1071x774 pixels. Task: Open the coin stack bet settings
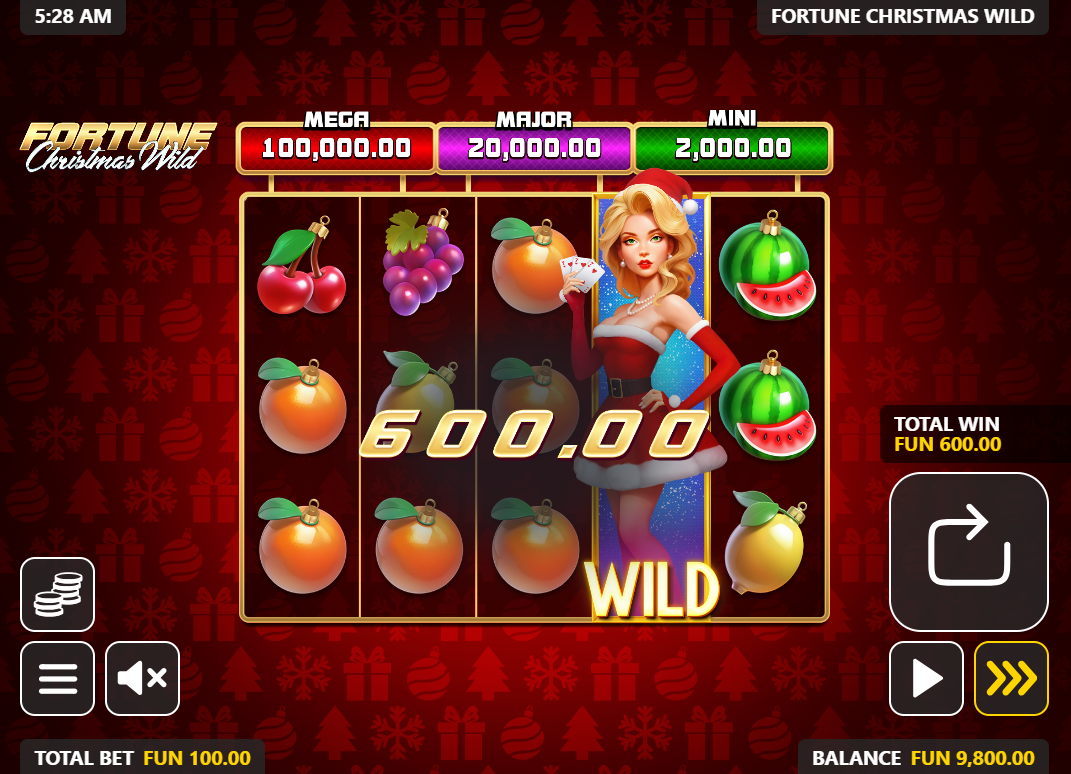coord(58,594)
